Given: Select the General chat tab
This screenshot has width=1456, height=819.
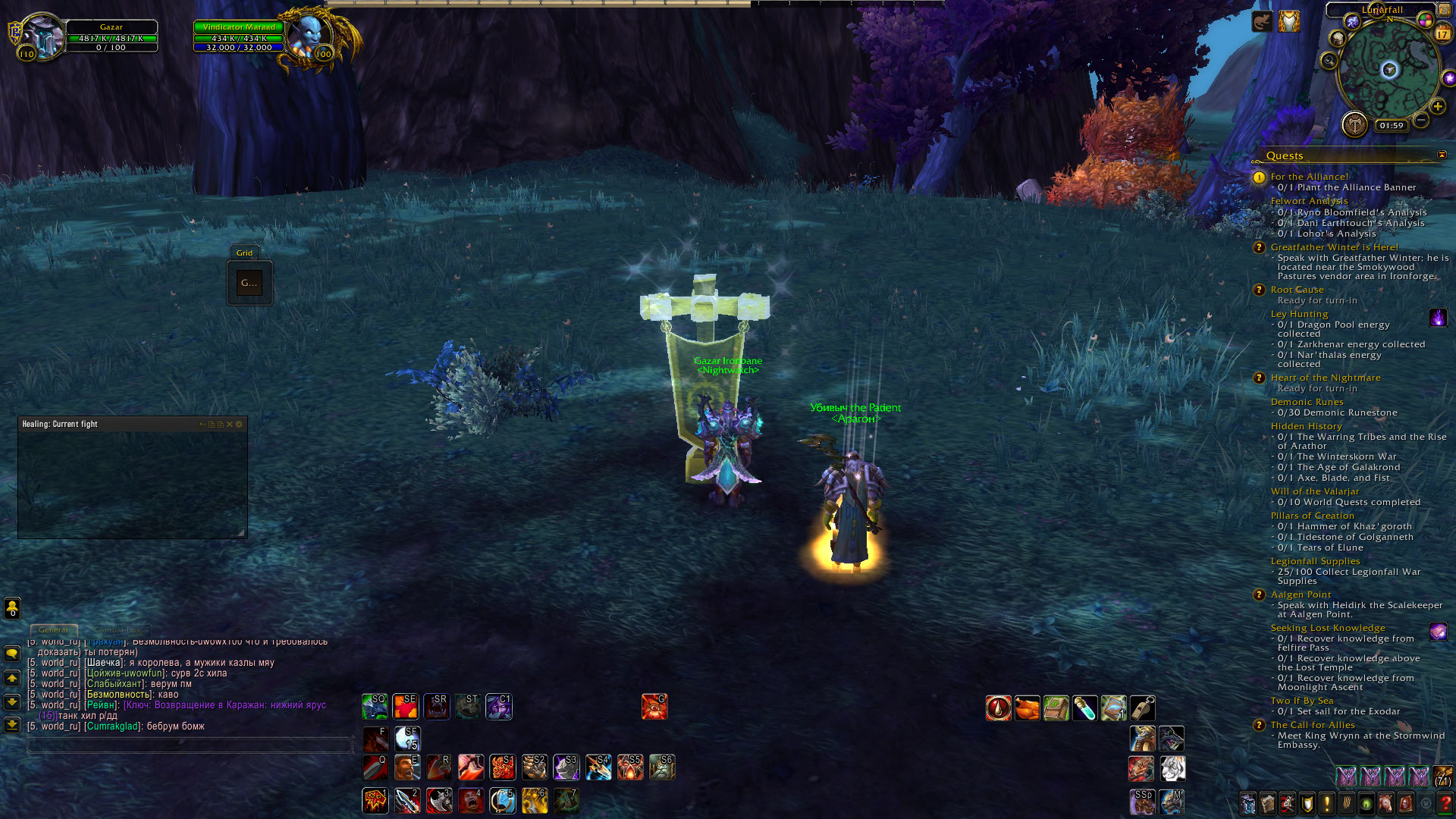Looking at the screenshot, I should [x=53, y=630].
